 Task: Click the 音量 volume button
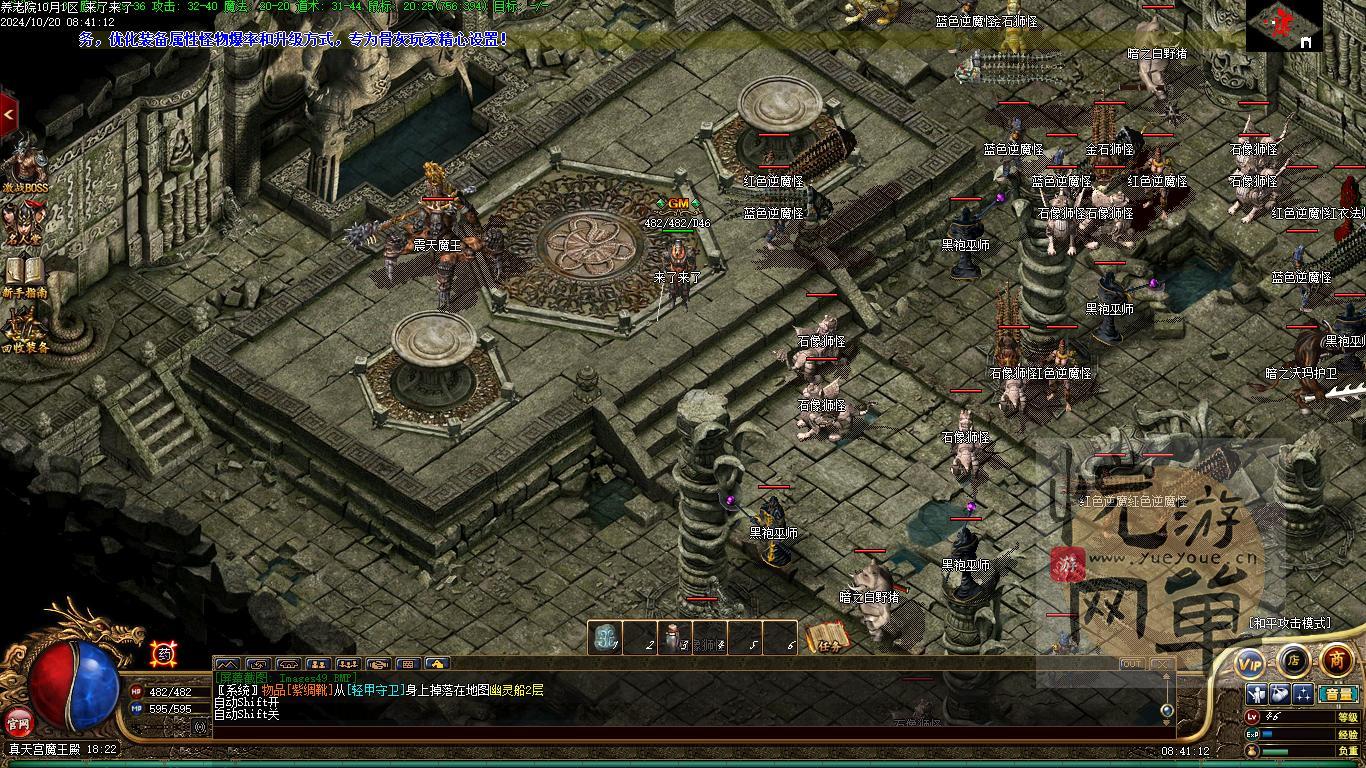[1337, 694]
